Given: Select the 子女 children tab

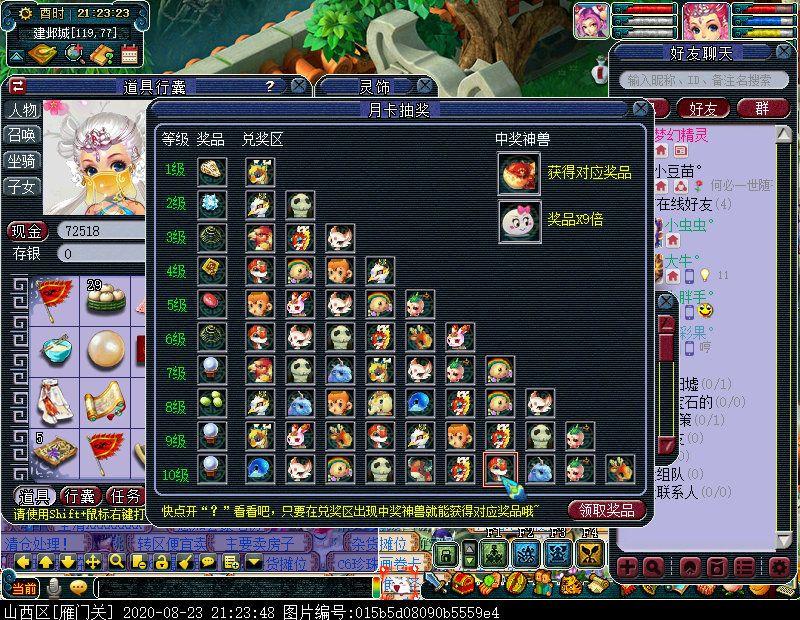Looking at the screenshot, I should coord(22,186).
